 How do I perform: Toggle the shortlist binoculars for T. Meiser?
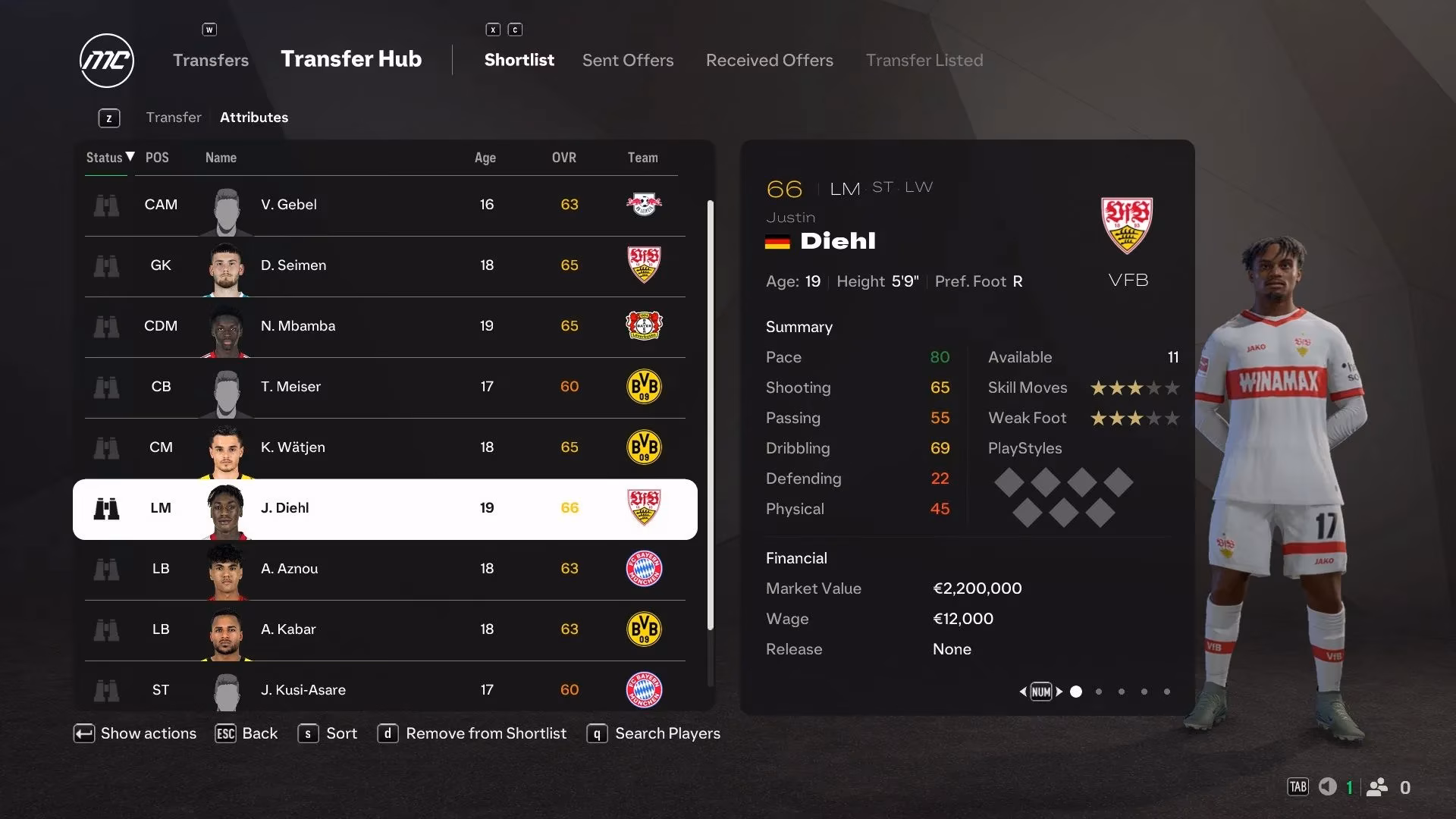click(107, 388)
